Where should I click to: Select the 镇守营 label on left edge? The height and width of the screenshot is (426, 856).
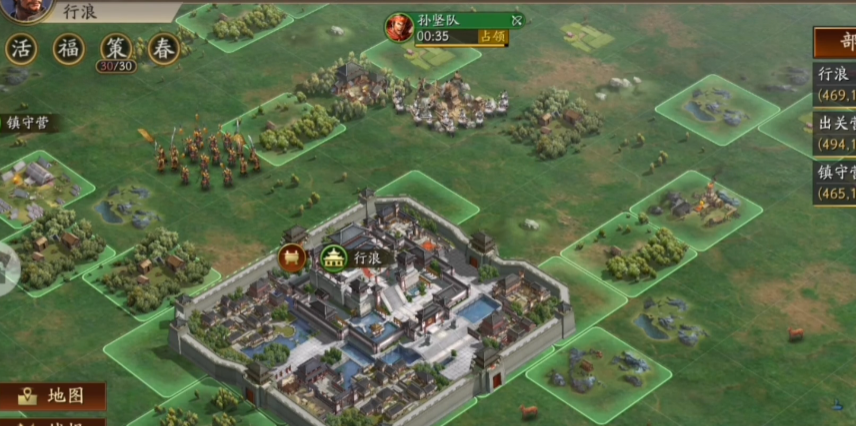click(28, 124)
